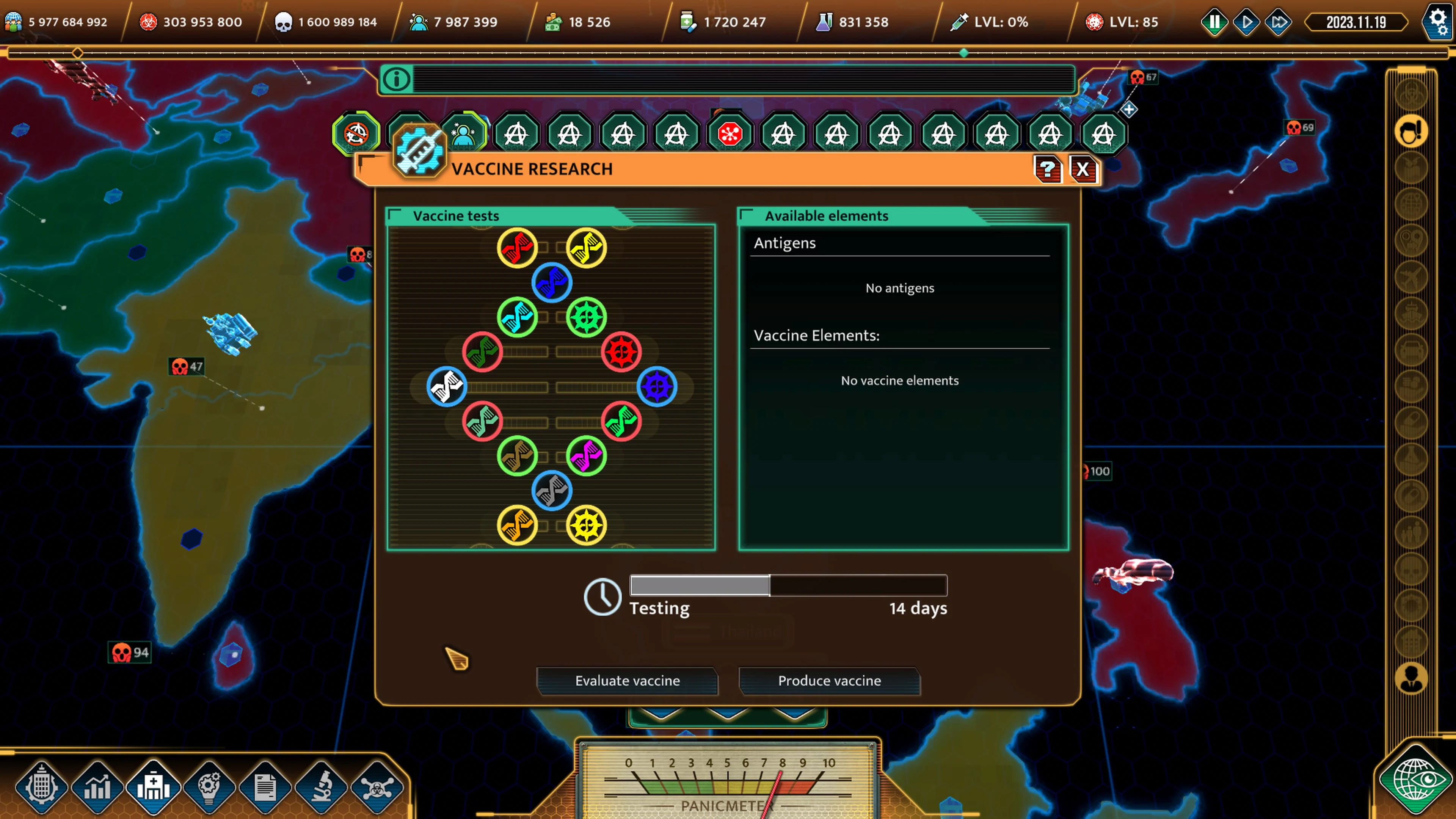This screenshot has height=819, width=1456.
Task: Open the statistics bar chart panel
Action: (97, 786)
